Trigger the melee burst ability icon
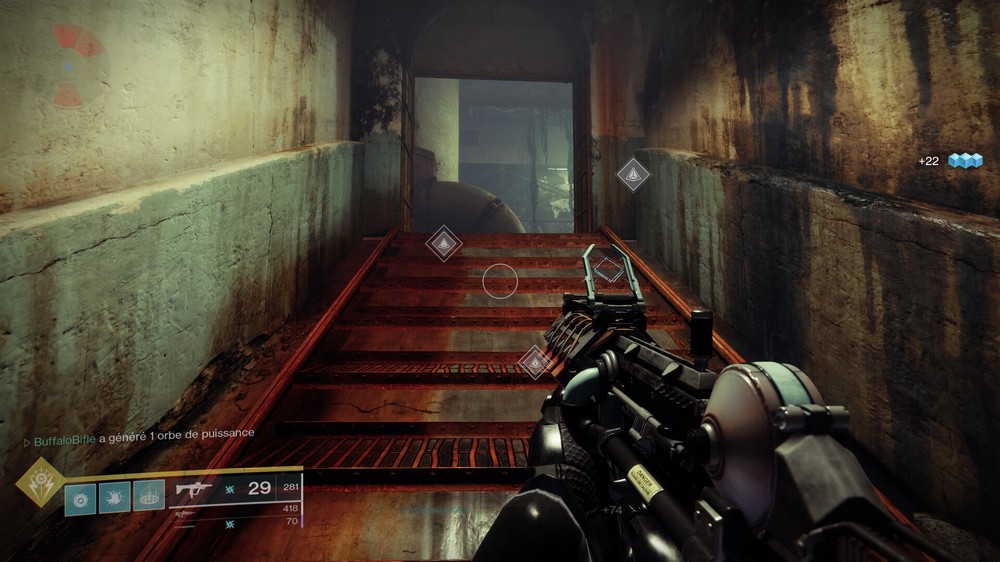This screenshot has height=562, width=1000. (114, 498)
